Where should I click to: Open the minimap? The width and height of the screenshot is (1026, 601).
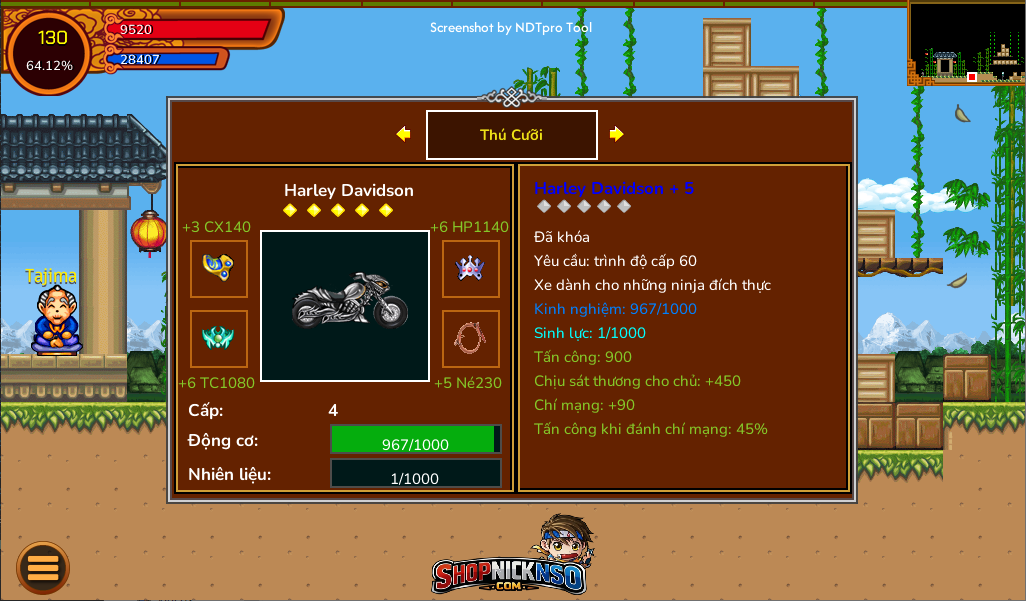(965, 43)
